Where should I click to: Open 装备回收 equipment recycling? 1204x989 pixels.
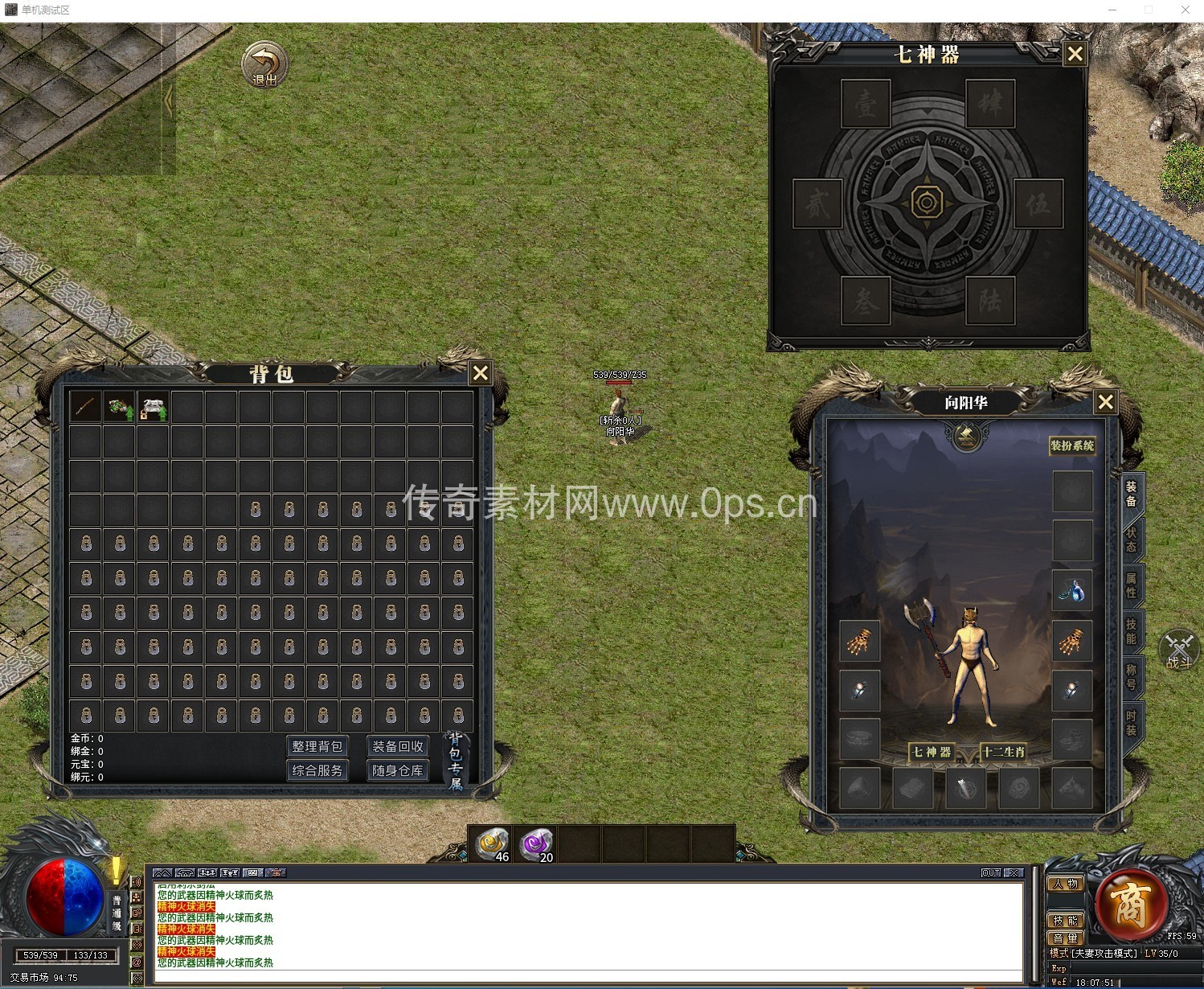tap(397, 746)
